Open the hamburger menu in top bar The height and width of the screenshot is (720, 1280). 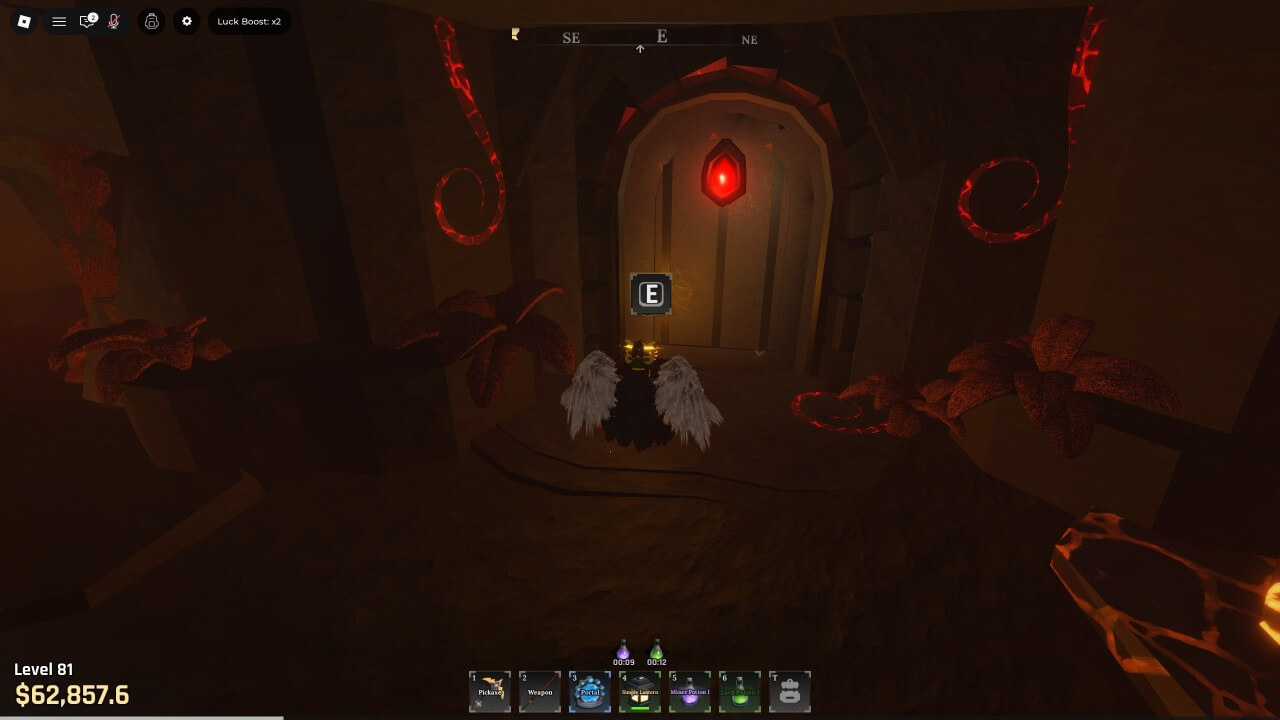(59, 21)
